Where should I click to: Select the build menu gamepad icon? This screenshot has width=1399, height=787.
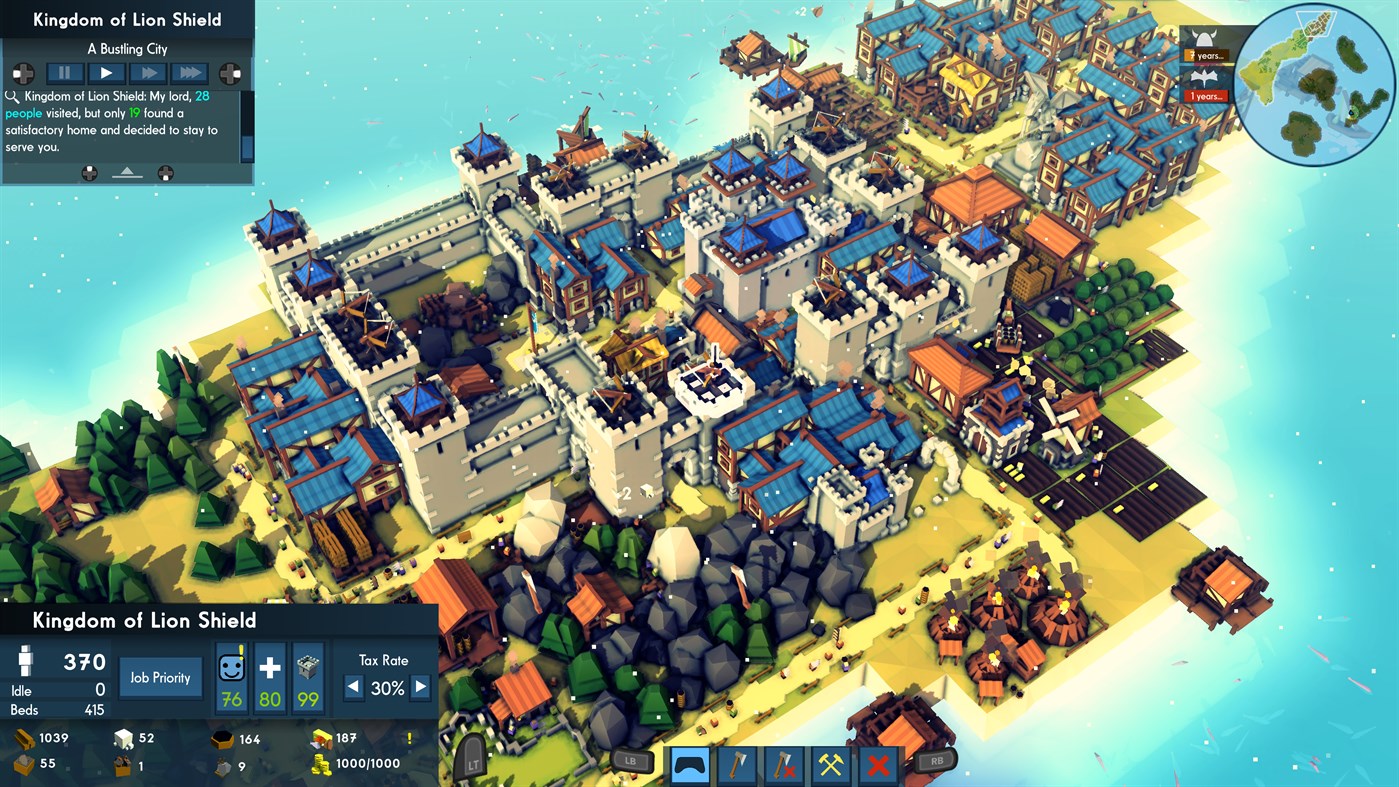click(x=690, y=765)
